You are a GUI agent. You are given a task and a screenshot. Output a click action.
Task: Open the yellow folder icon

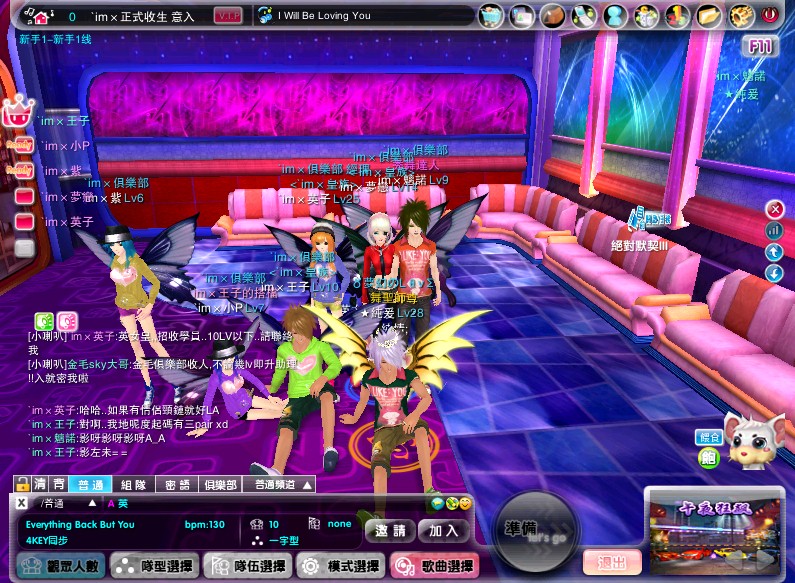(x=709, y=16)
